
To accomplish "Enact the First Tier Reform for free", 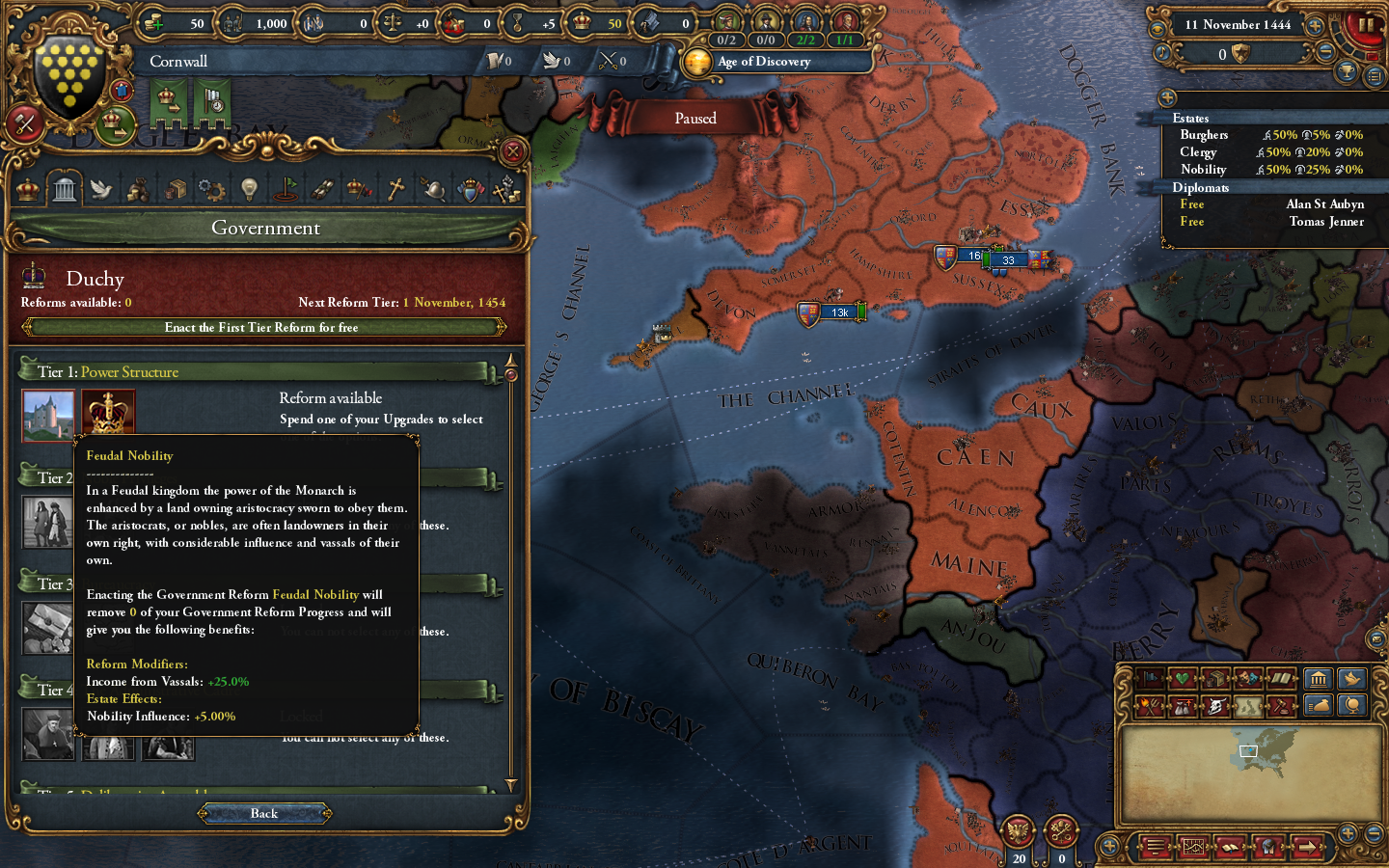I will 264,327.
